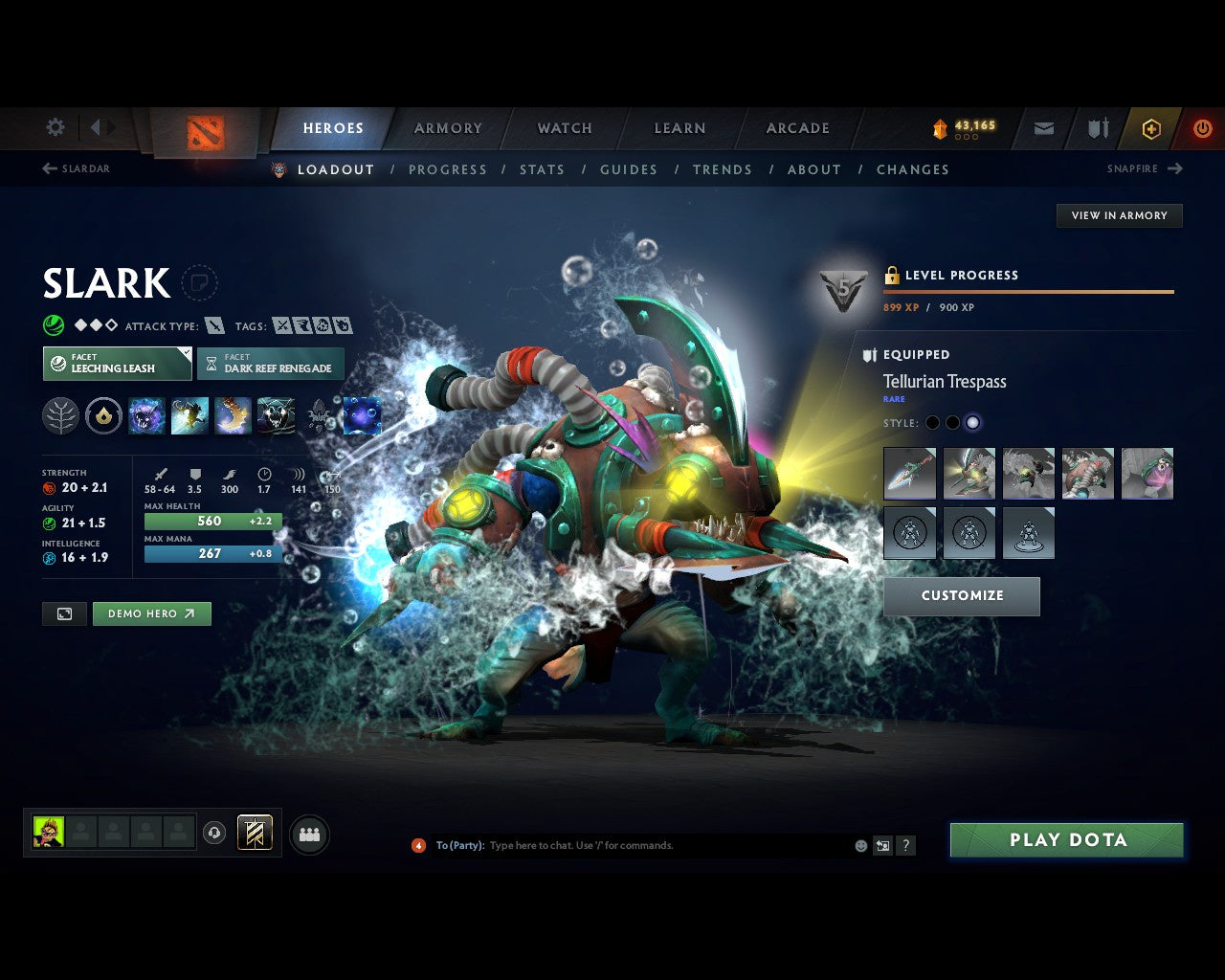This screenshot has height=980, width=1225.
Task: Click the shield-and-sword Armory icon
Action: tap(1097, 127)
